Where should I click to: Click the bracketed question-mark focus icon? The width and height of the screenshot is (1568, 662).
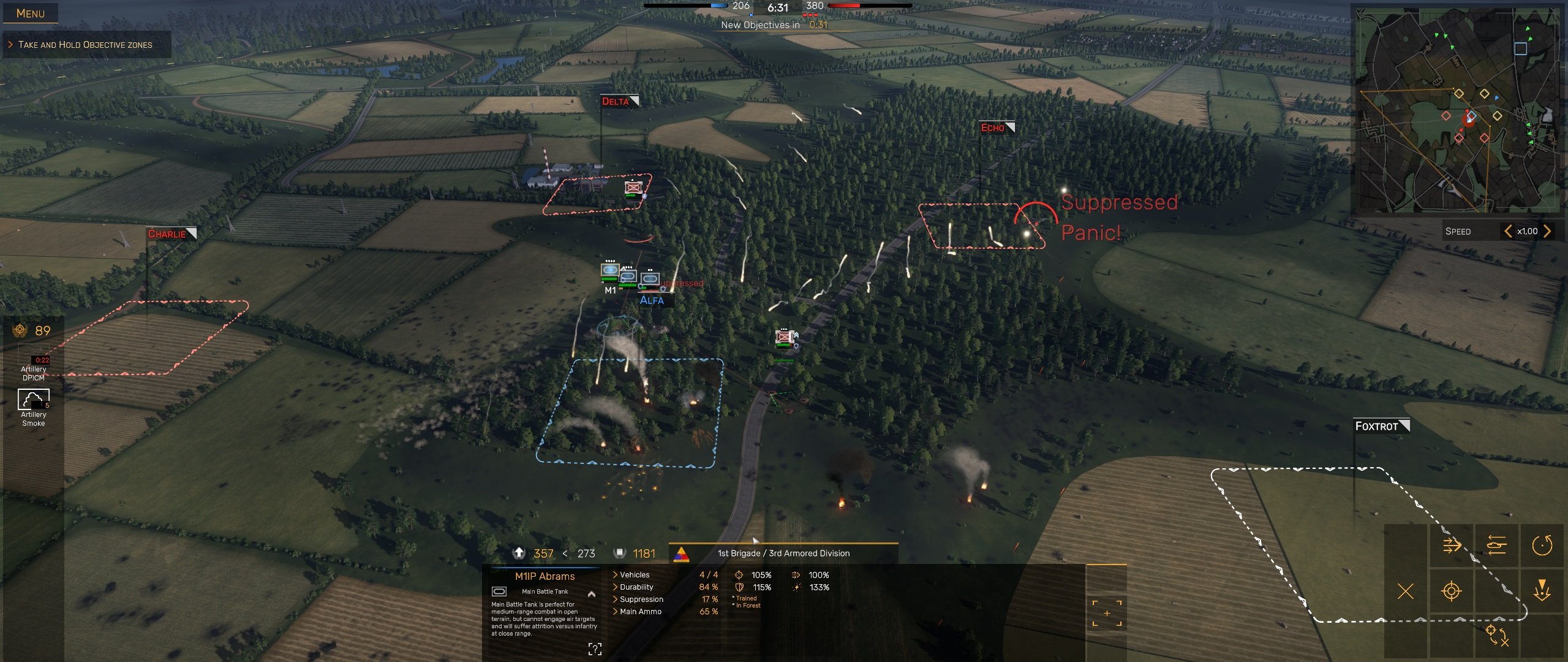tap(595, 649)
